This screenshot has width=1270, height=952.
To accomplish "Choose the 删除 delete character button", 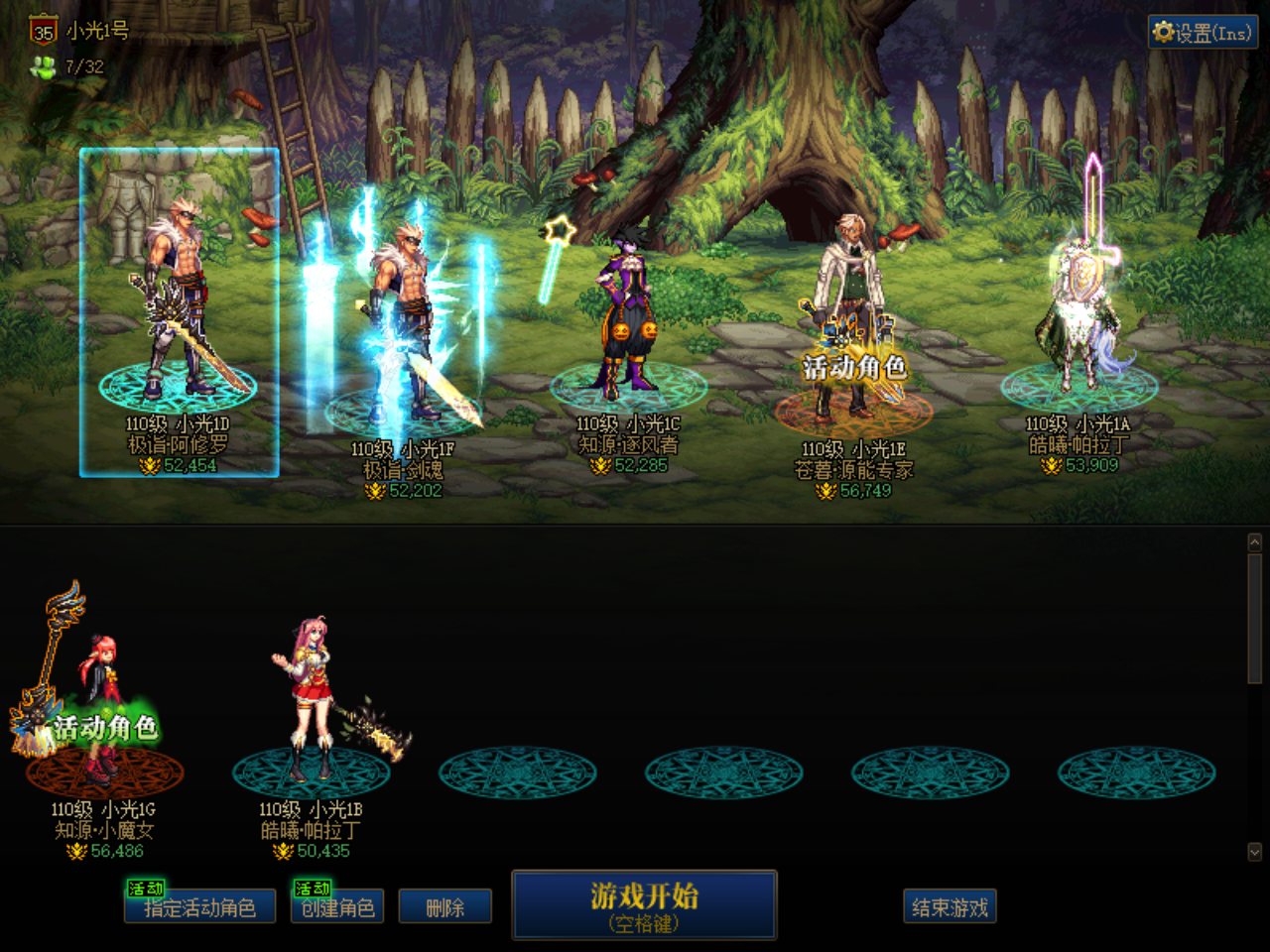I will [444, 907].
